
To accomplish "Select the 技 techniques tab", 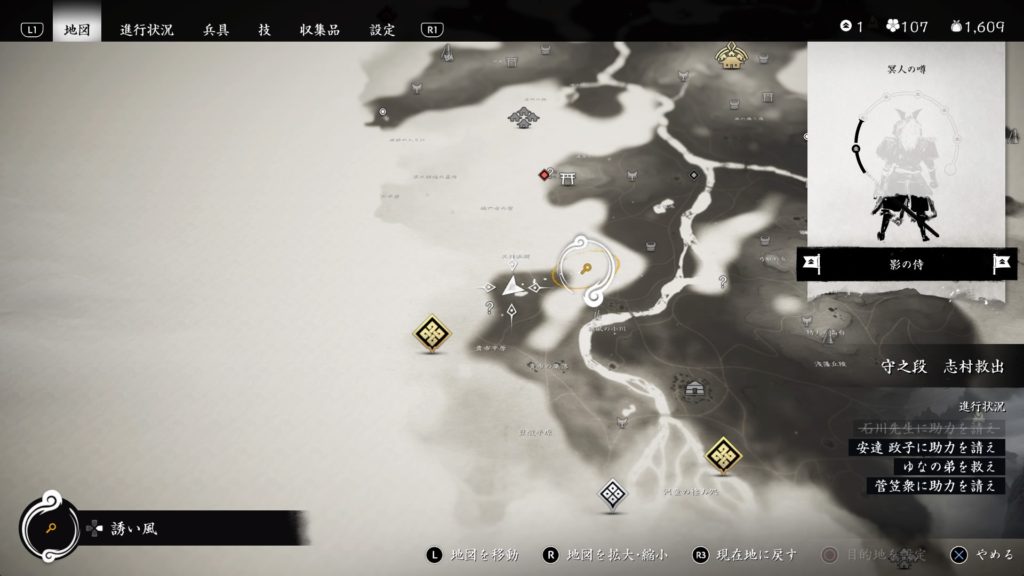I will [x=264, y=30].
